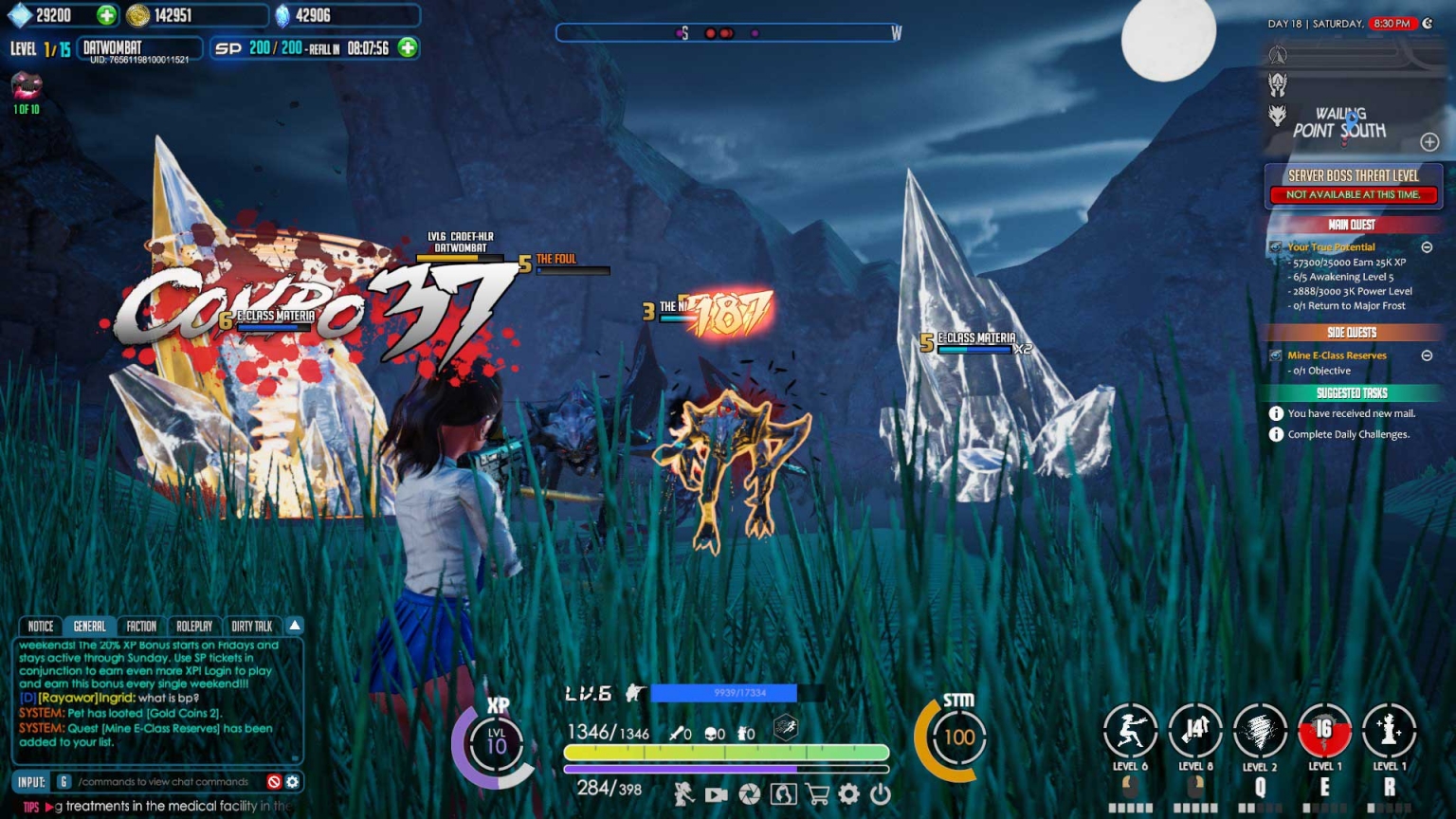Buy more diamonds with the plus button

click(x=106, y=15)
